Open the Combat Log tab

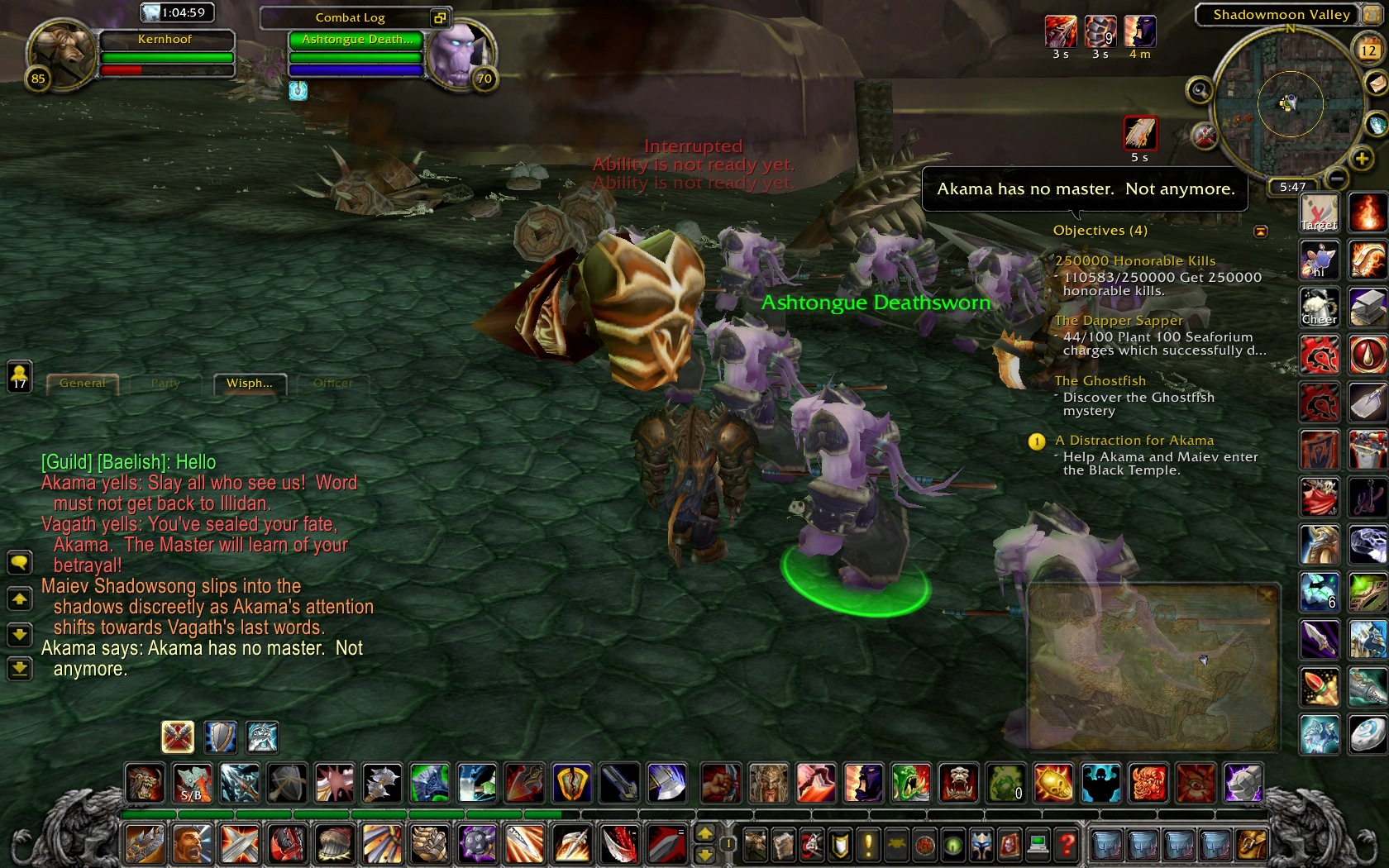coord(350,17)
